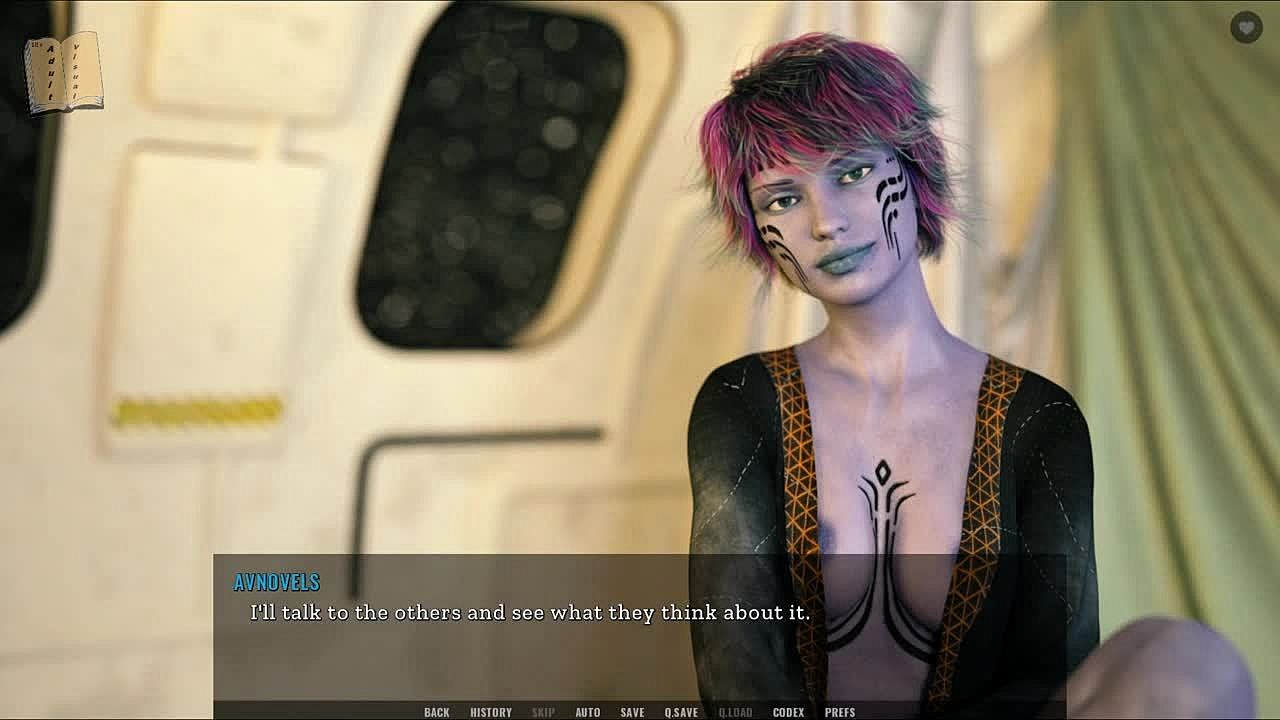Click the heart icon button
1280x720 pixels.
pyautogui.click(x=1246, y=28)
